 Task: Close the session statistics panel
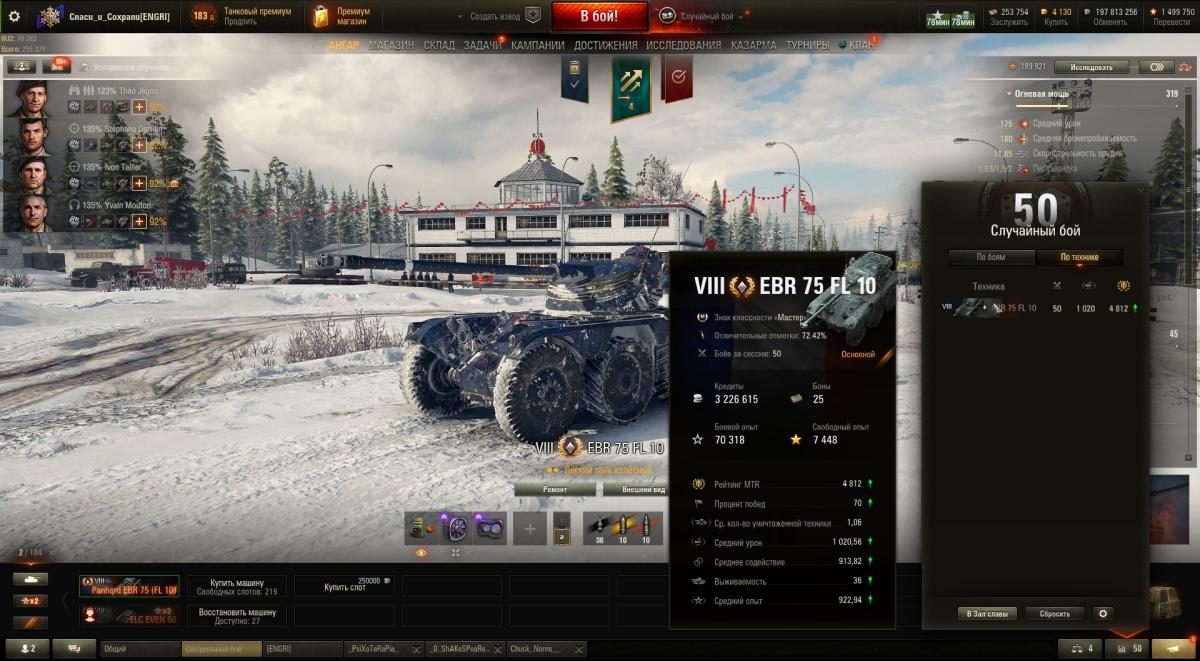click(x=1142, y=190)
